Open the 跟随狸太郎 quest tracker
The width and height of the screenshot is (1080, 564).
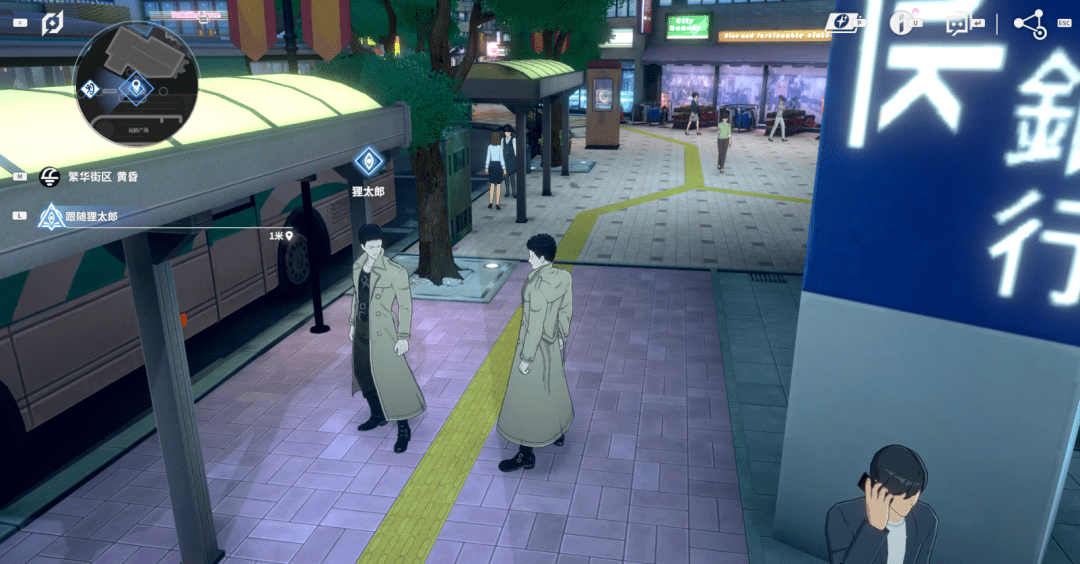coord(90,215)
